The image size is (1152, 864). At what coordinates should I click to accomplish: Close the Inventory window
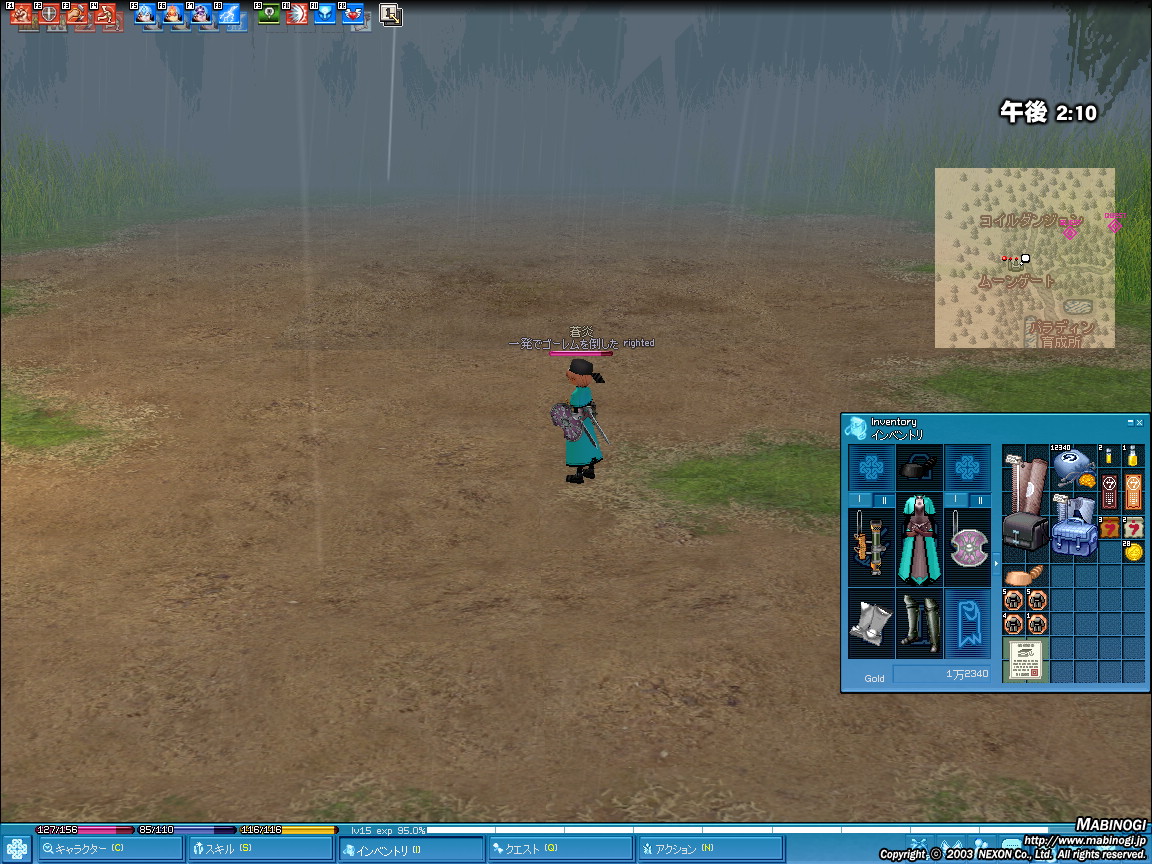(x=1139, y=423)
